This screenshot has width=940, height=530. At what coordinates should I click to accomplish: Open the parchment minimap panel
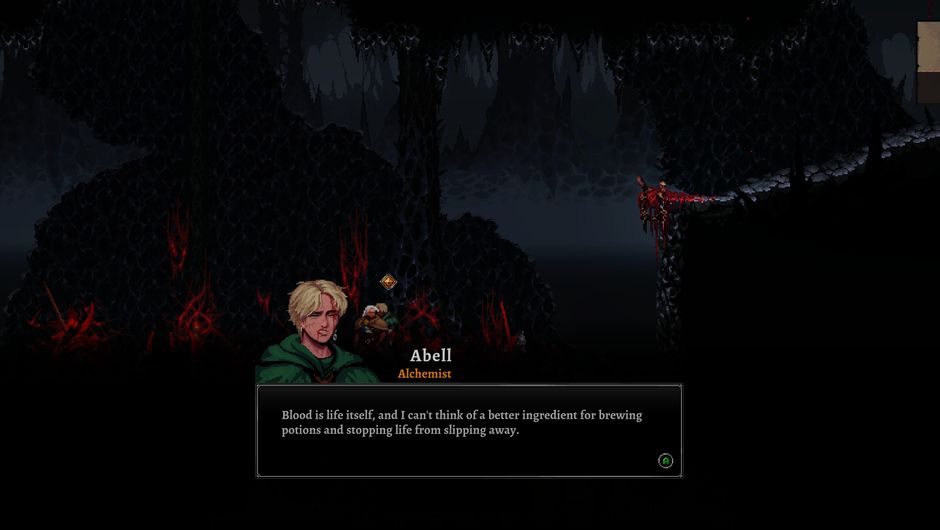tap(929, 62)
